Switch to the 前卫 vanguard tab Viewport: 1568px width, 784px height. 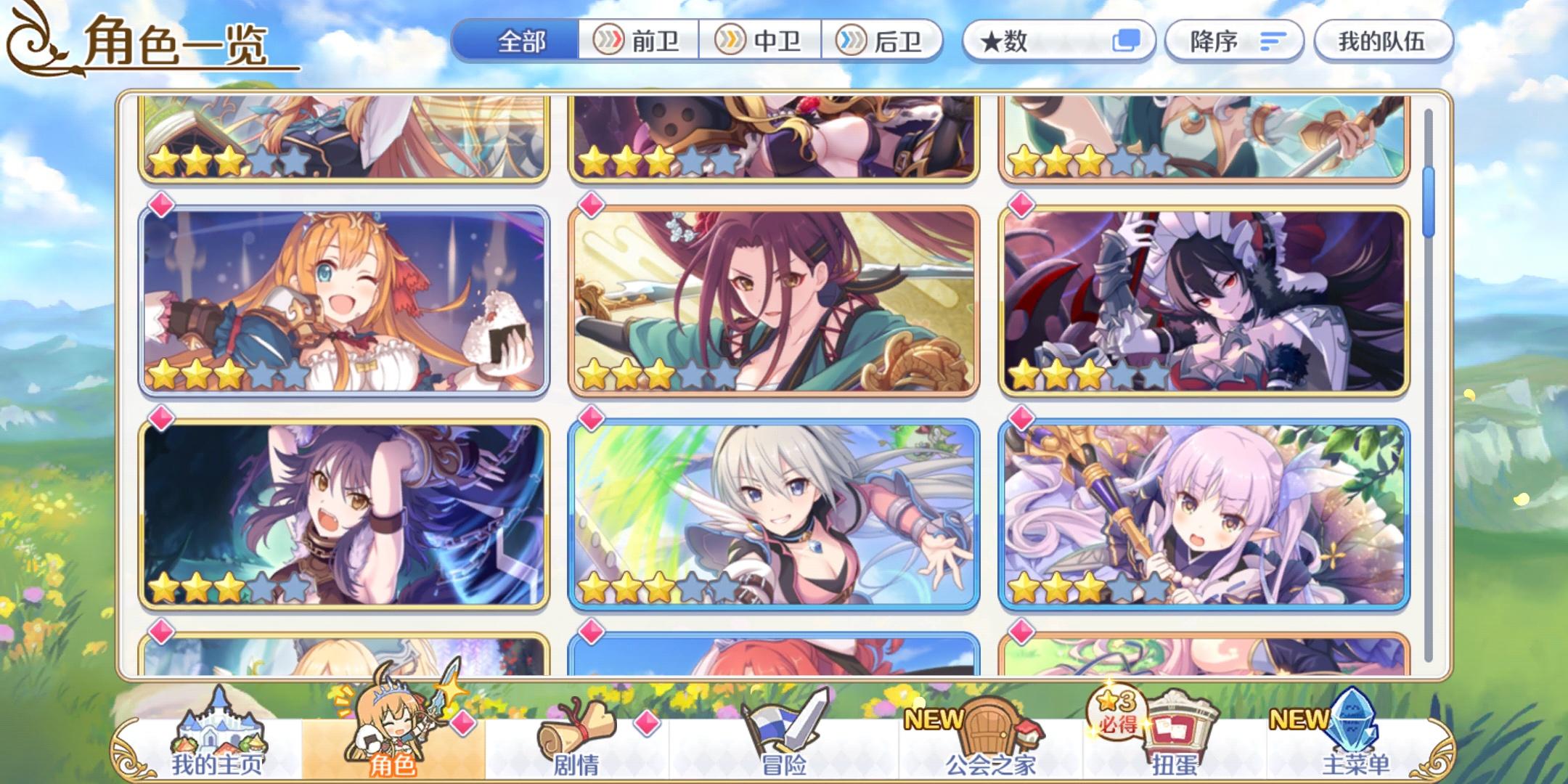639,41
